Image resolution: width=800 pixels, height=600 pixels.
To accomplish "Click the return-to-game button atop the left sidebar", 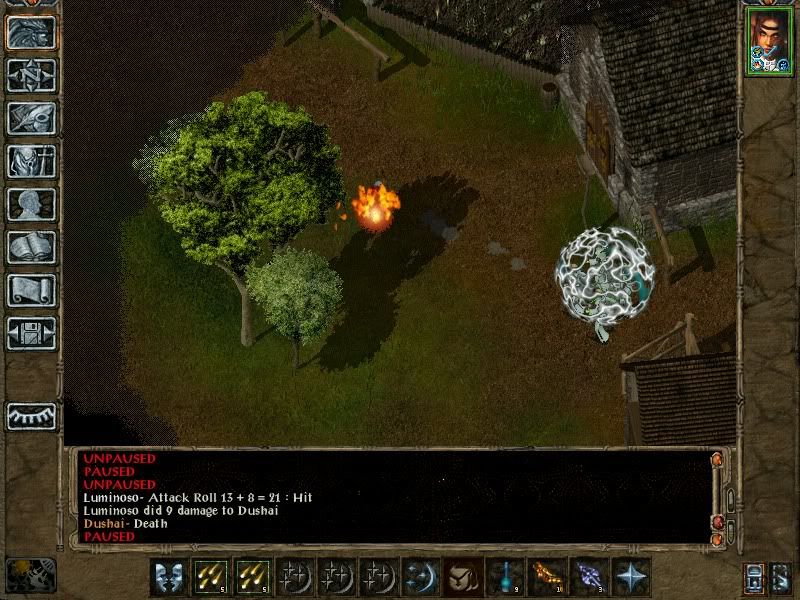I will tap(31, 33).
